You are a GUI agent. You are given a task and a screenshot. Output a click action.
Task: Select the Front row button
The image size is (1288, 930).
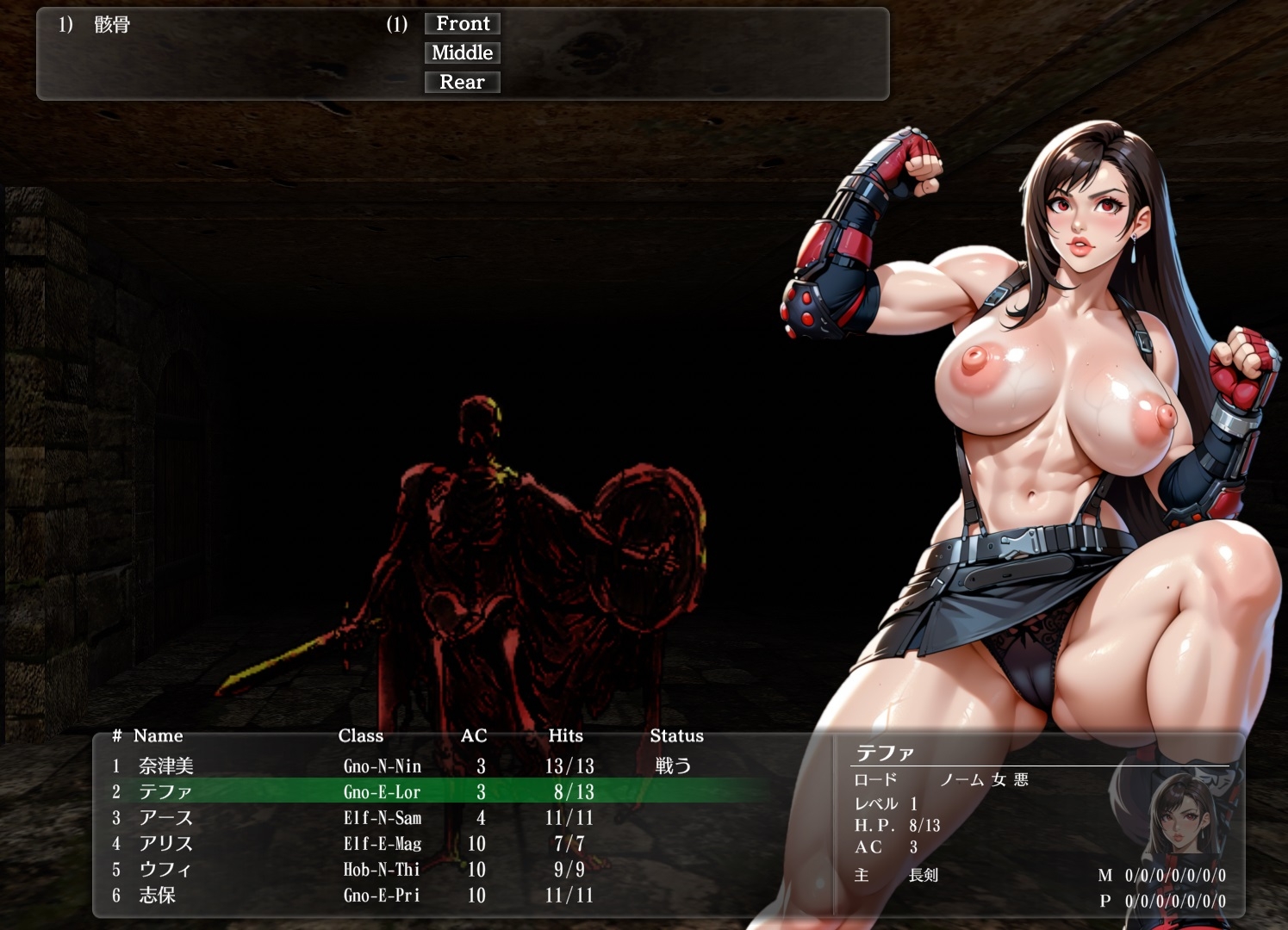463,24
